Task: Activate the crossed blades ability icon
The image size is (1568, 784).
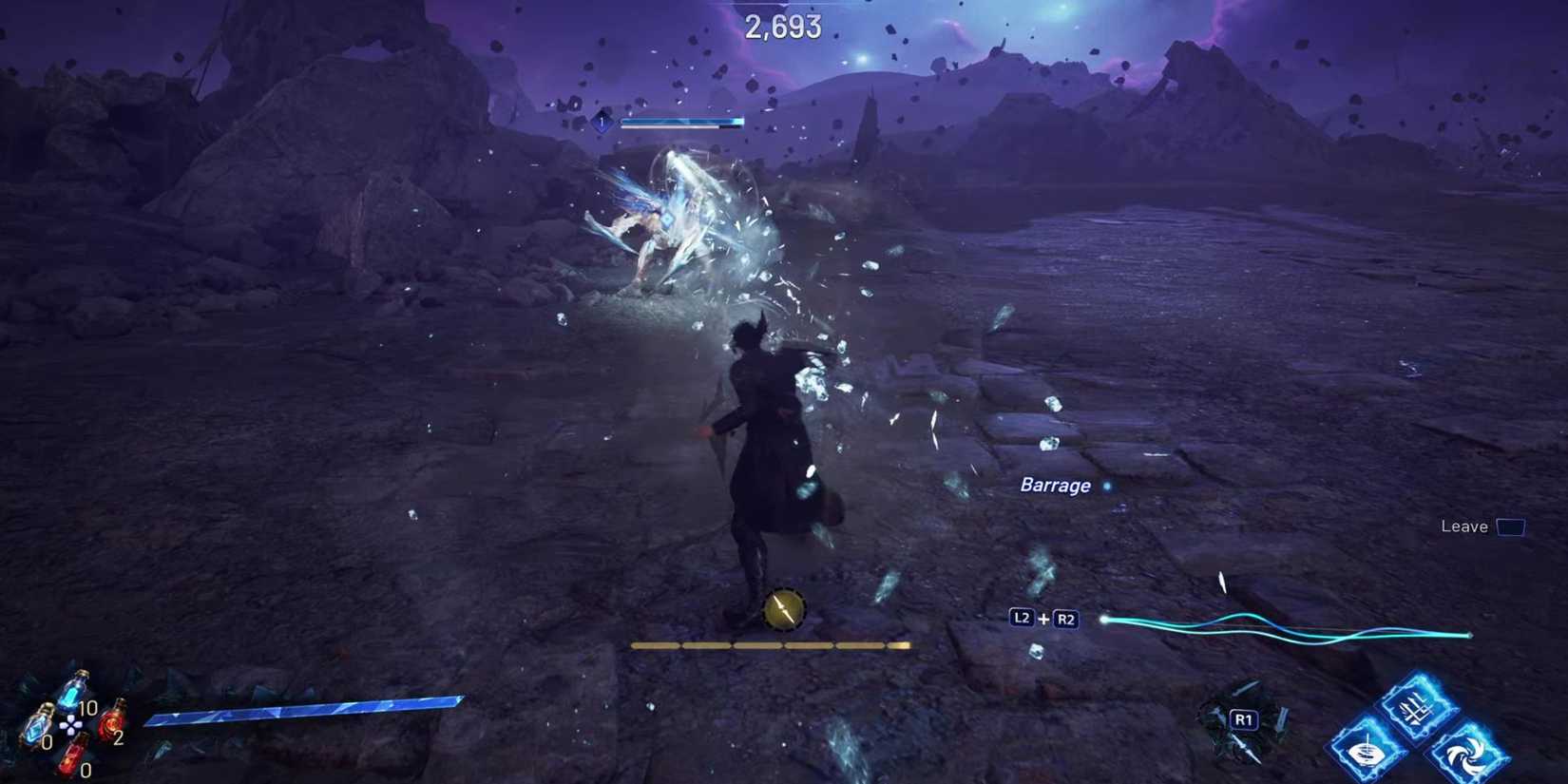Action: coord(1417,707)
